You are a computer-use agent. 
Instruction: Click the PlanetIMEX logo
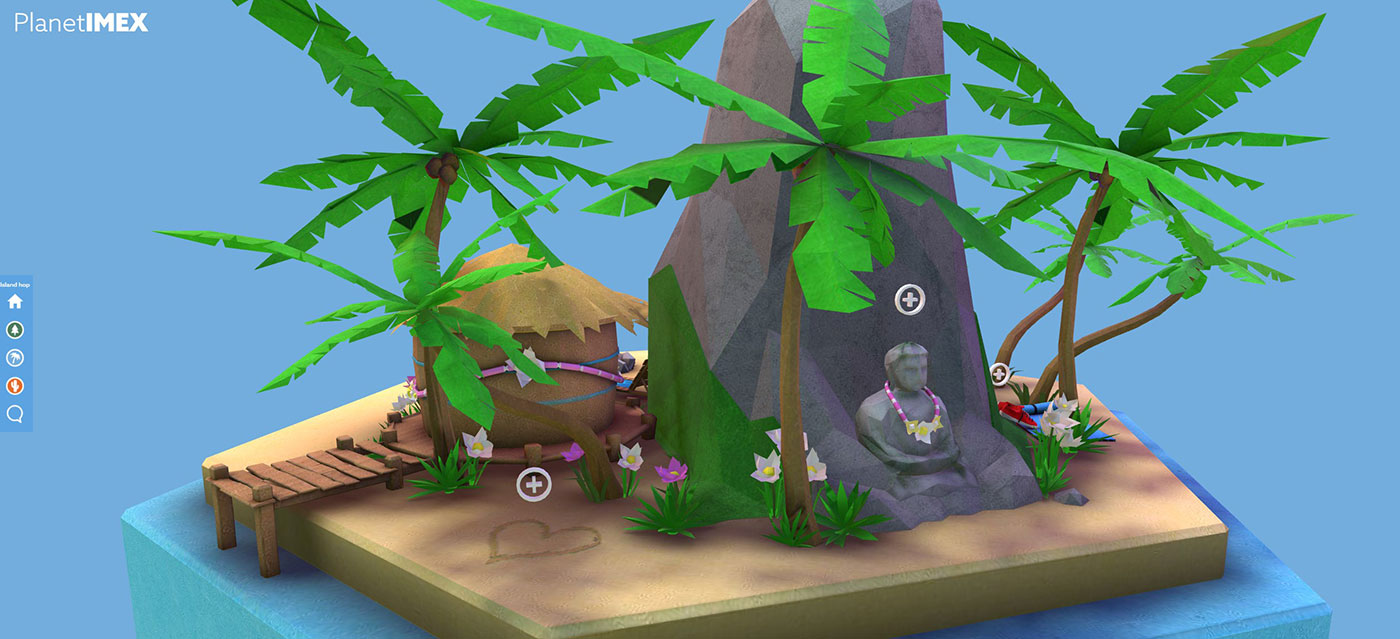(x=81, y=22)
